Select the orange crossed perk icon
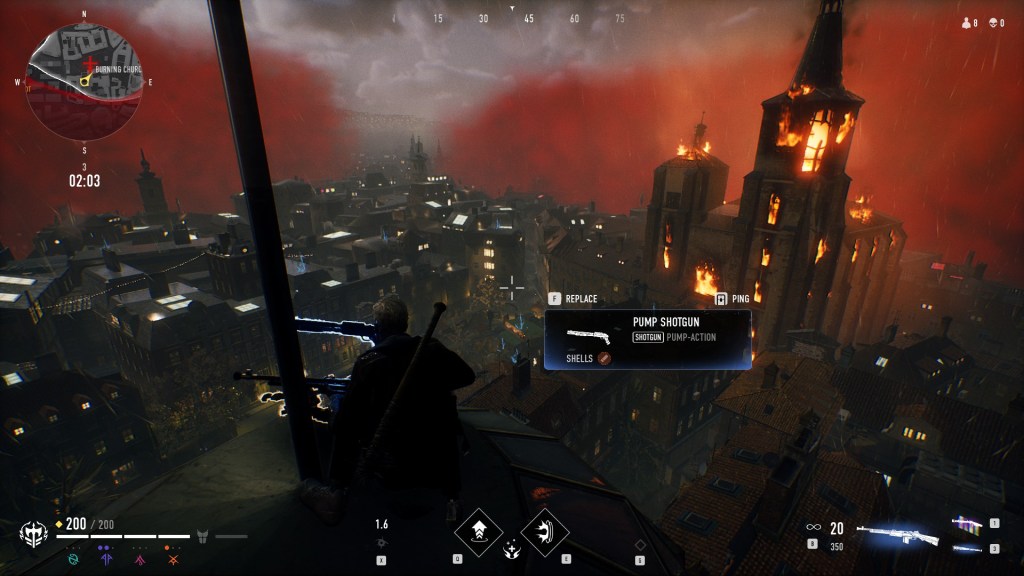The width and height of the screenshot is (1024, 576). pyautogui.click(x=174, y=559)
